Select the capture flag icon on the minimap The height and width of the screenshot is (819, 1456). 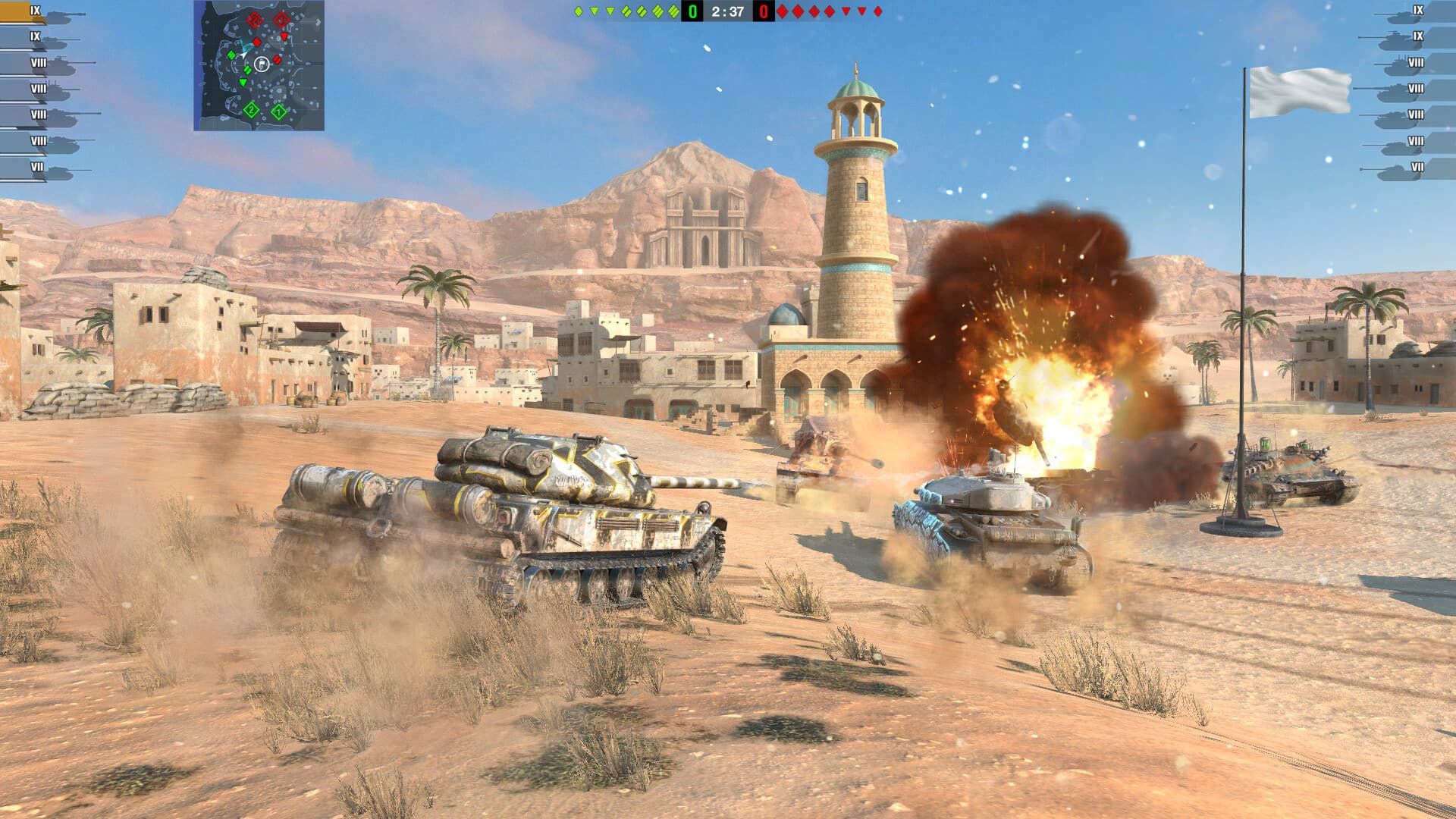point(262,64)
